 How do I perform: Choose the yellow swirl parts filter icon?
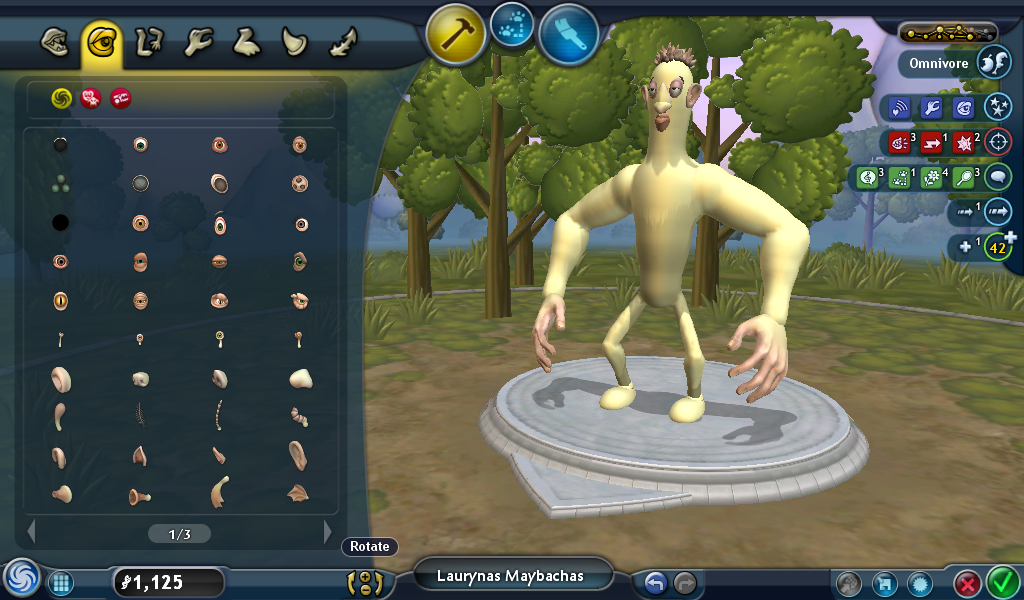pyautogui.click(x=61, y=97)
